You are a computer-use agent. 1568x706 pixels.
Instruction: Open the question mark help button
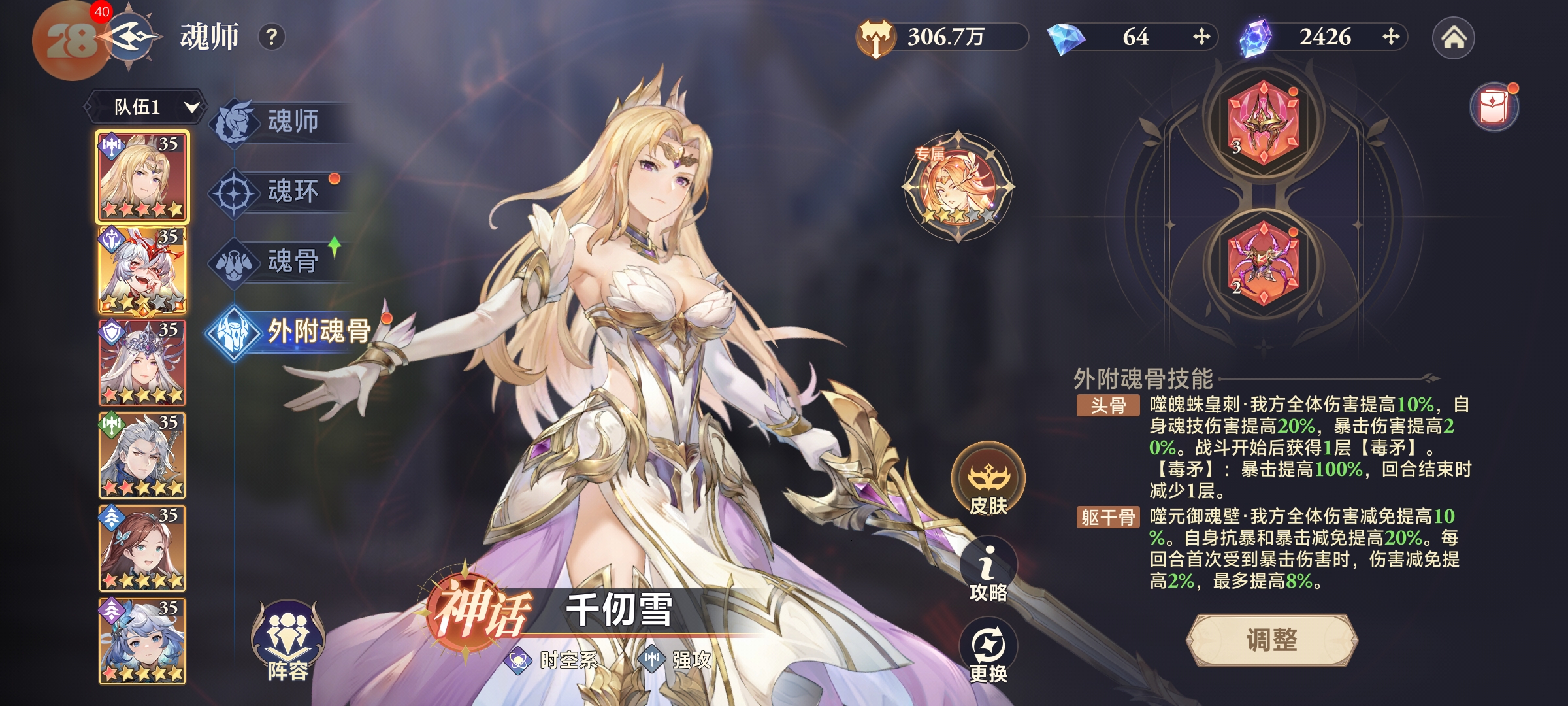(272, 37)
